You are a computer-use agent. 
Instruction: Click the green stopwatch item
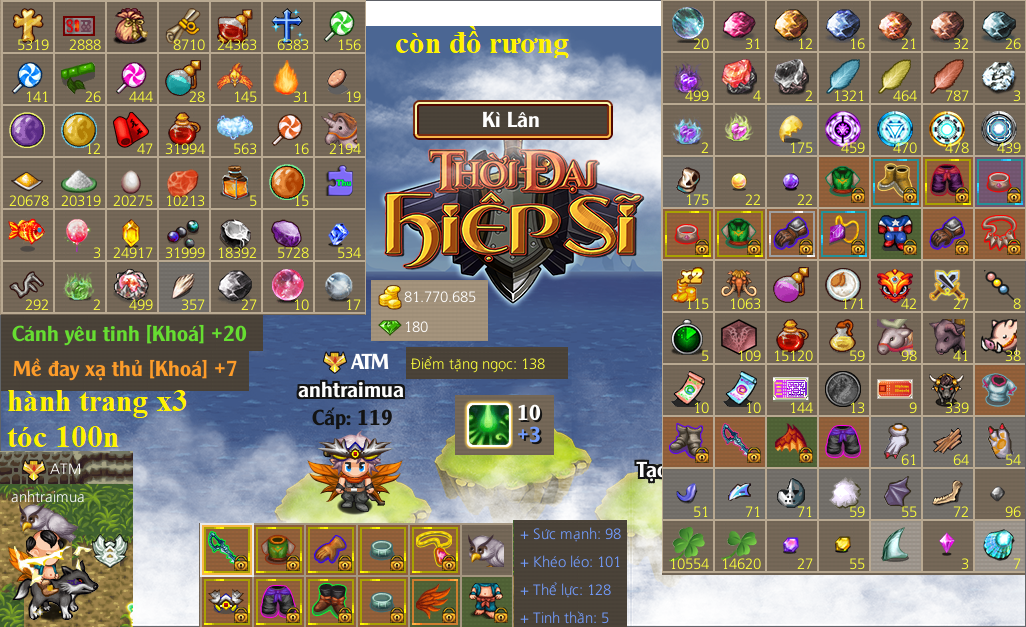coord(688,338)
